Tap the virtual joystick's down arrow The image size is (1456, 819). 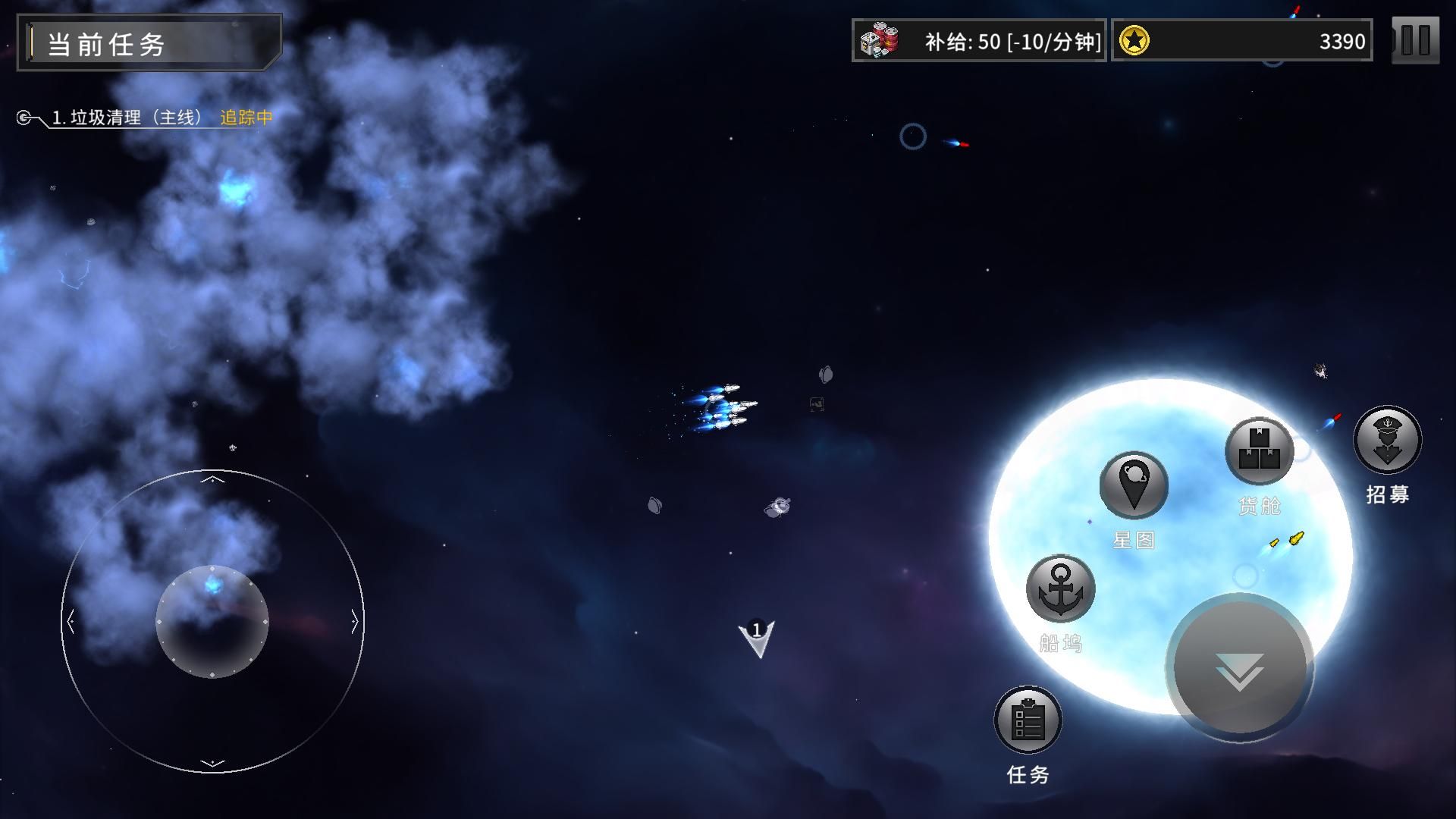(213, 763)
